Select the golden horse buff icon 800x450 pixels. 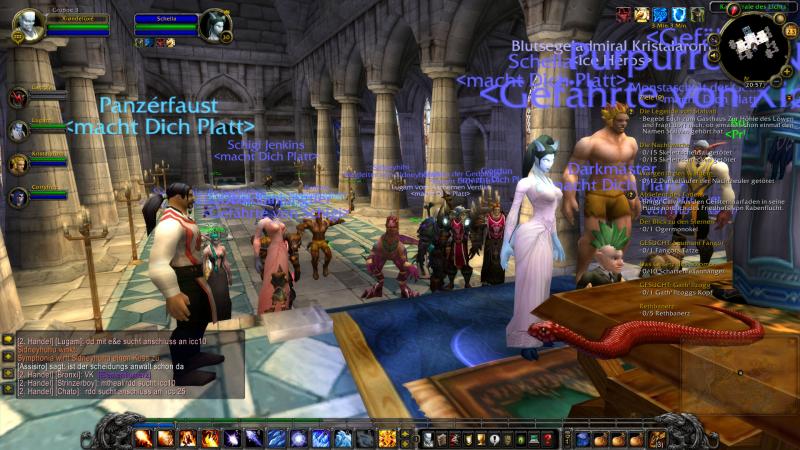(641, 14)
